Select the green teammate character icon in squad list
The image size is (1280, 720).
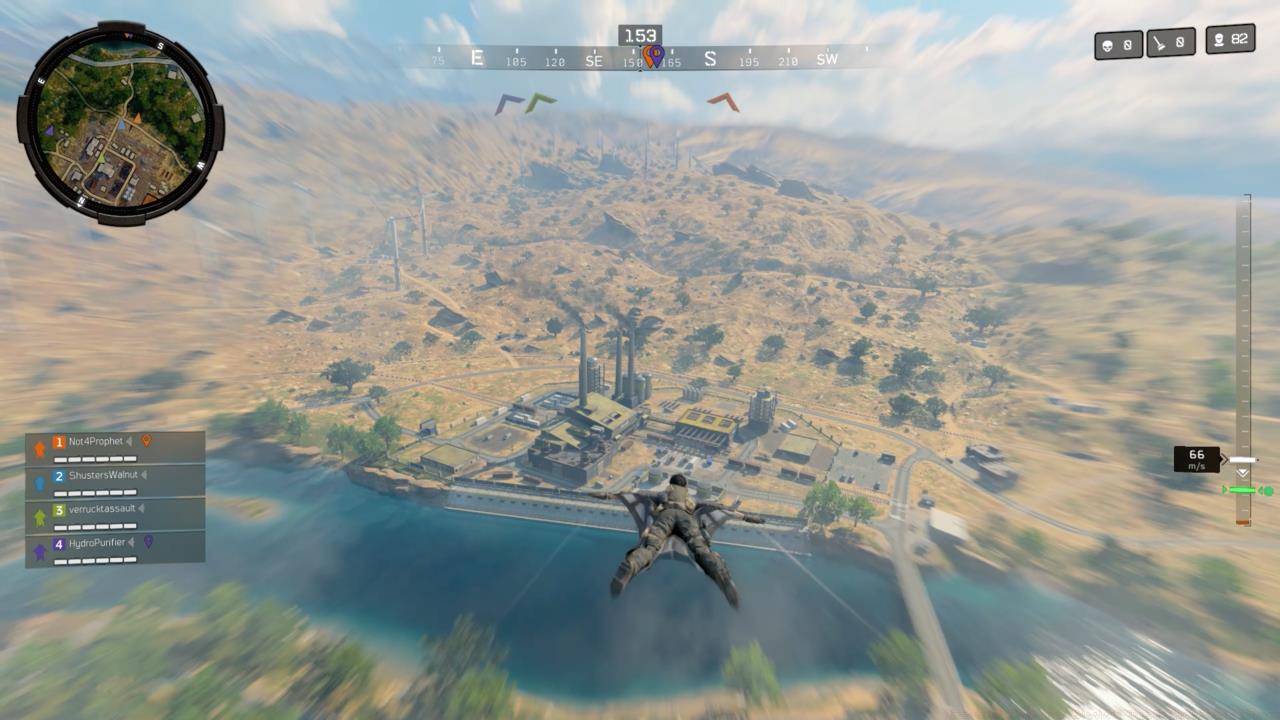[x=39, y=516]
